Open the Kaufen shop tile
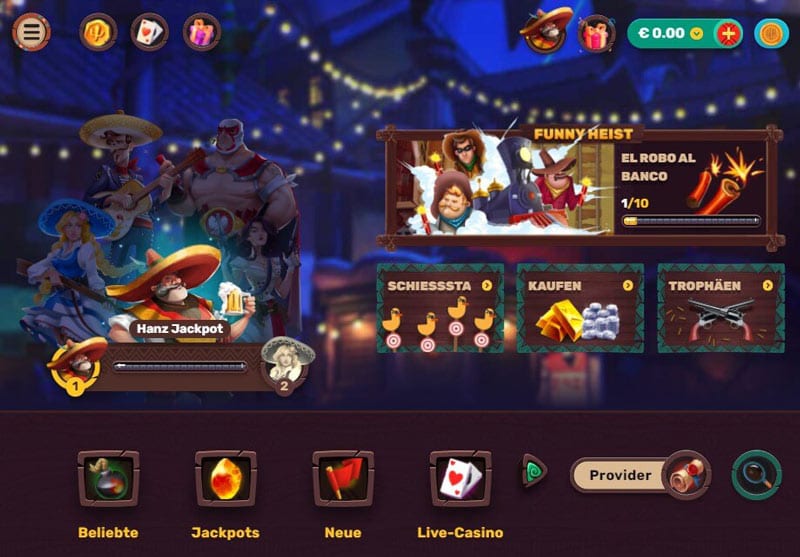The image size is (800, 557). tap(579, 309)
